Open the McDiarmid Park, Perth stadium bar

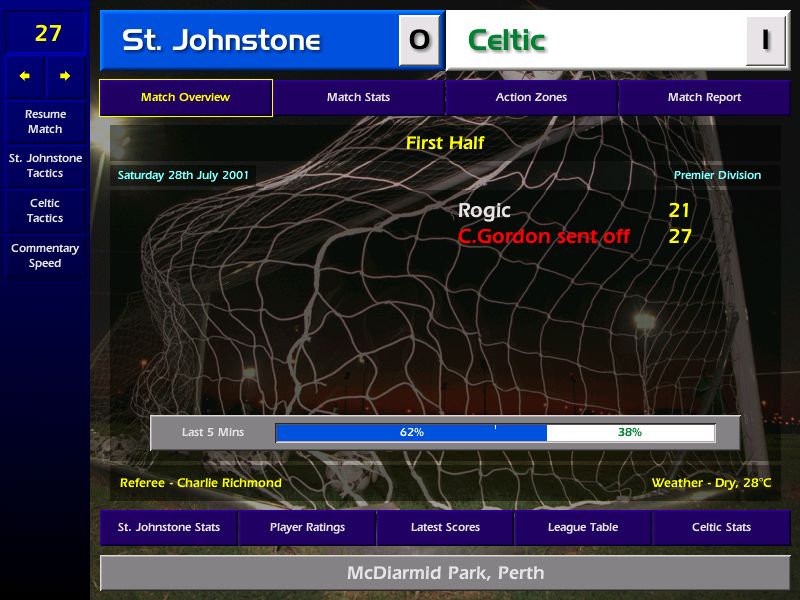pos(445,573)
